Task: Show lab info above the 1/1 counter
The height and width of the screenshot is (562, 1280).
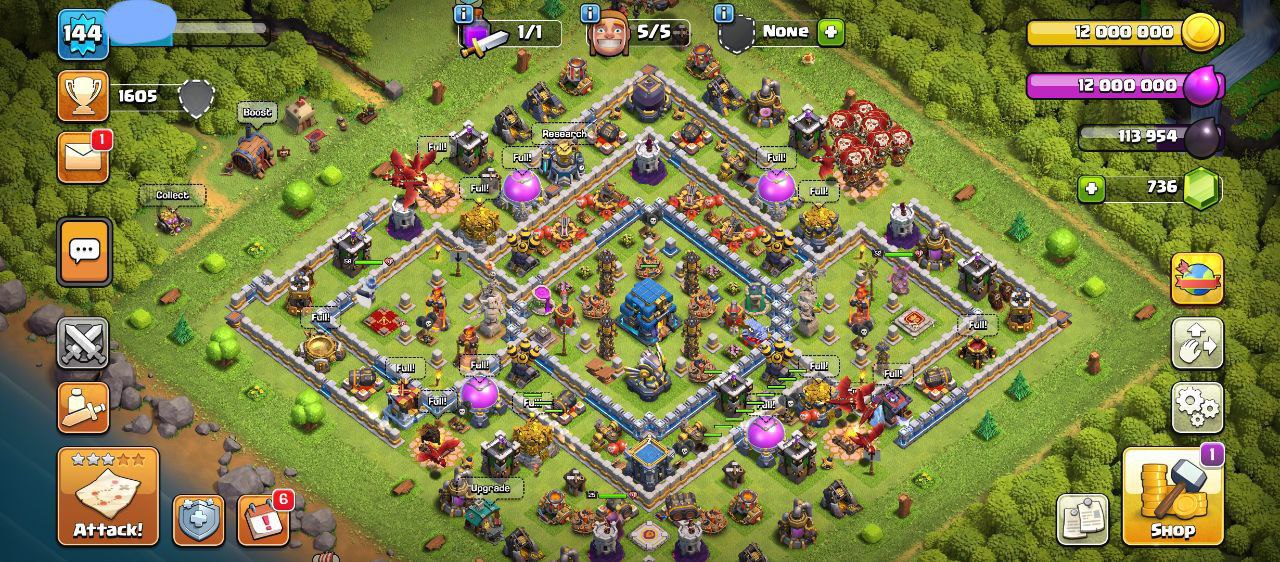Action: (463, 14)
